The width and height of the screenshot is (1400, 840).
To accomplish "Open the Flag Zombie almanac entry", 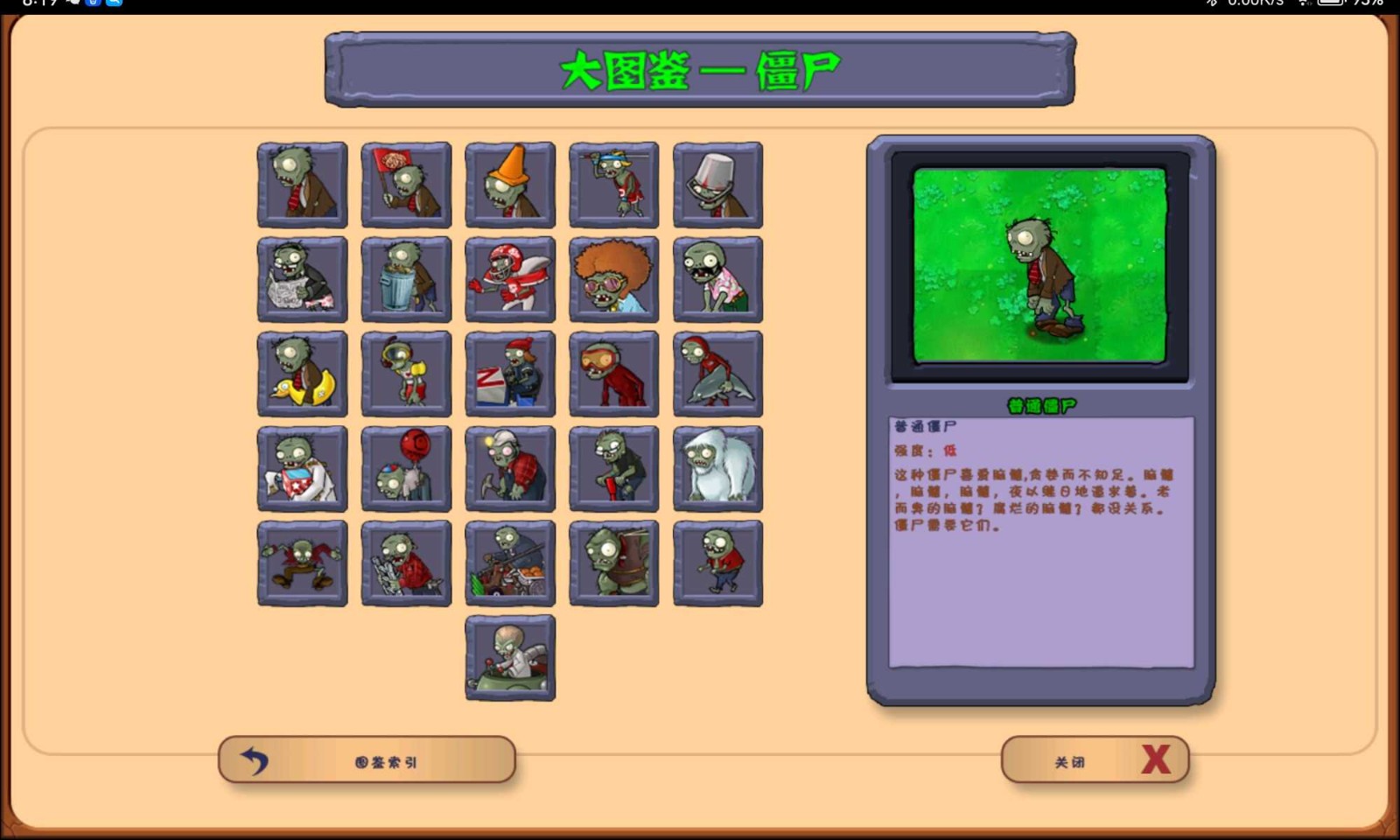I will (x=406, y=184).
